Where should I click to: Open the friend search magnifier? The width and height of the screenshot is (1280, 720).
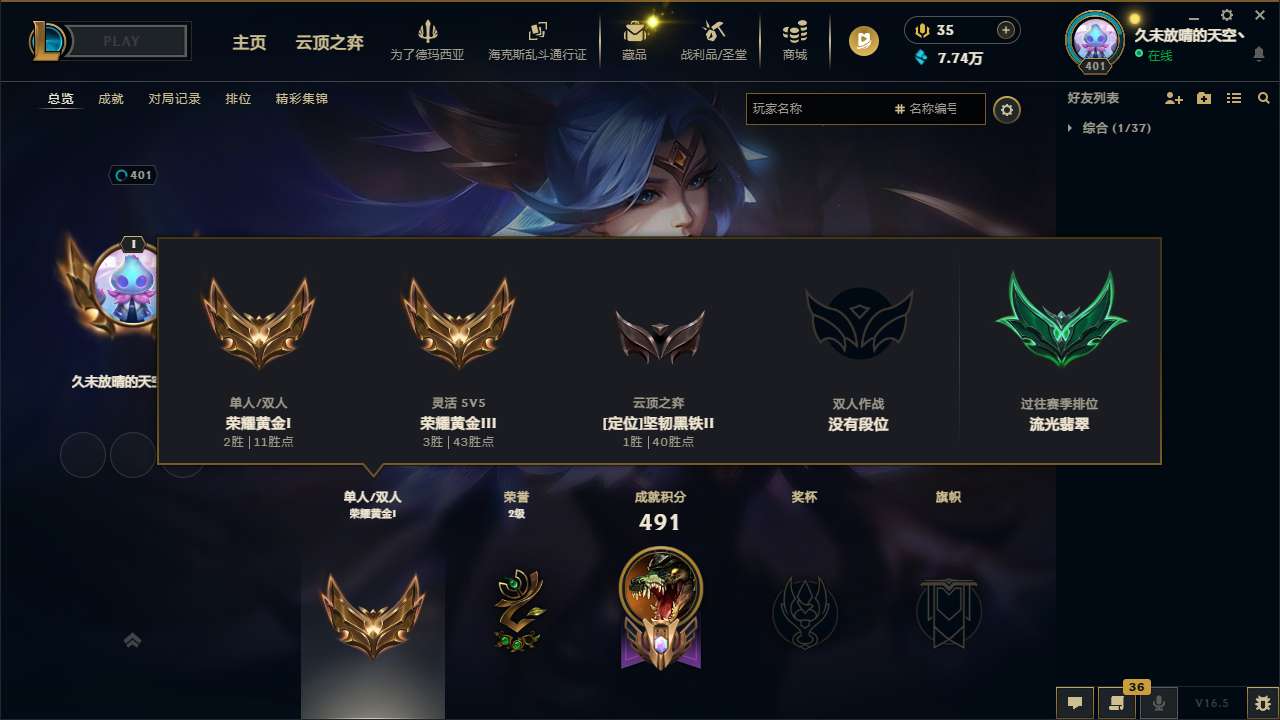1263,98
